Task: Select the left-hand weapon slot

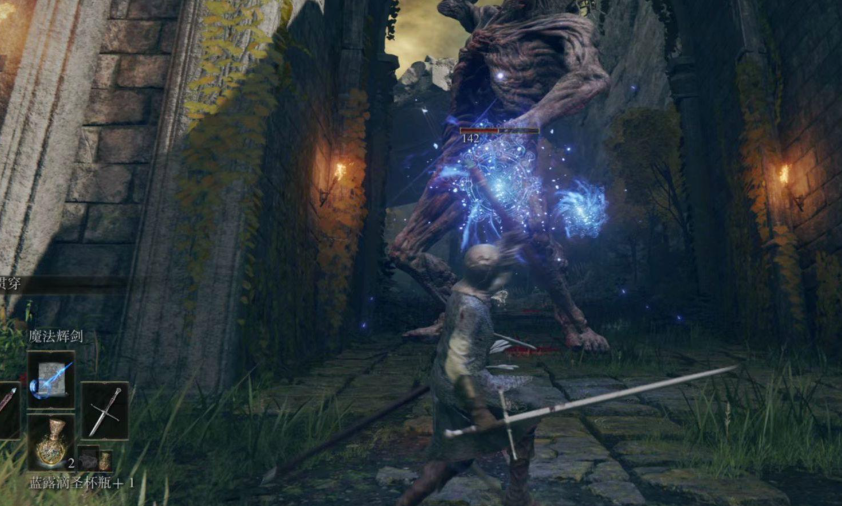Action: point(8,410)
